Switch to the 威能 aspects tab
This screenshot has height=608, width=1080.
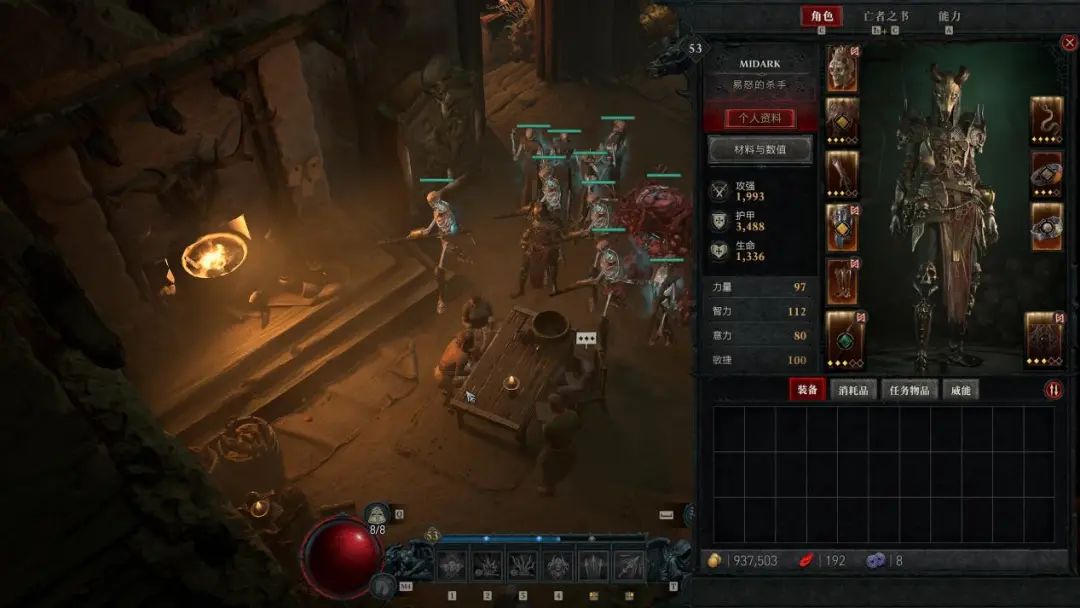960,390
